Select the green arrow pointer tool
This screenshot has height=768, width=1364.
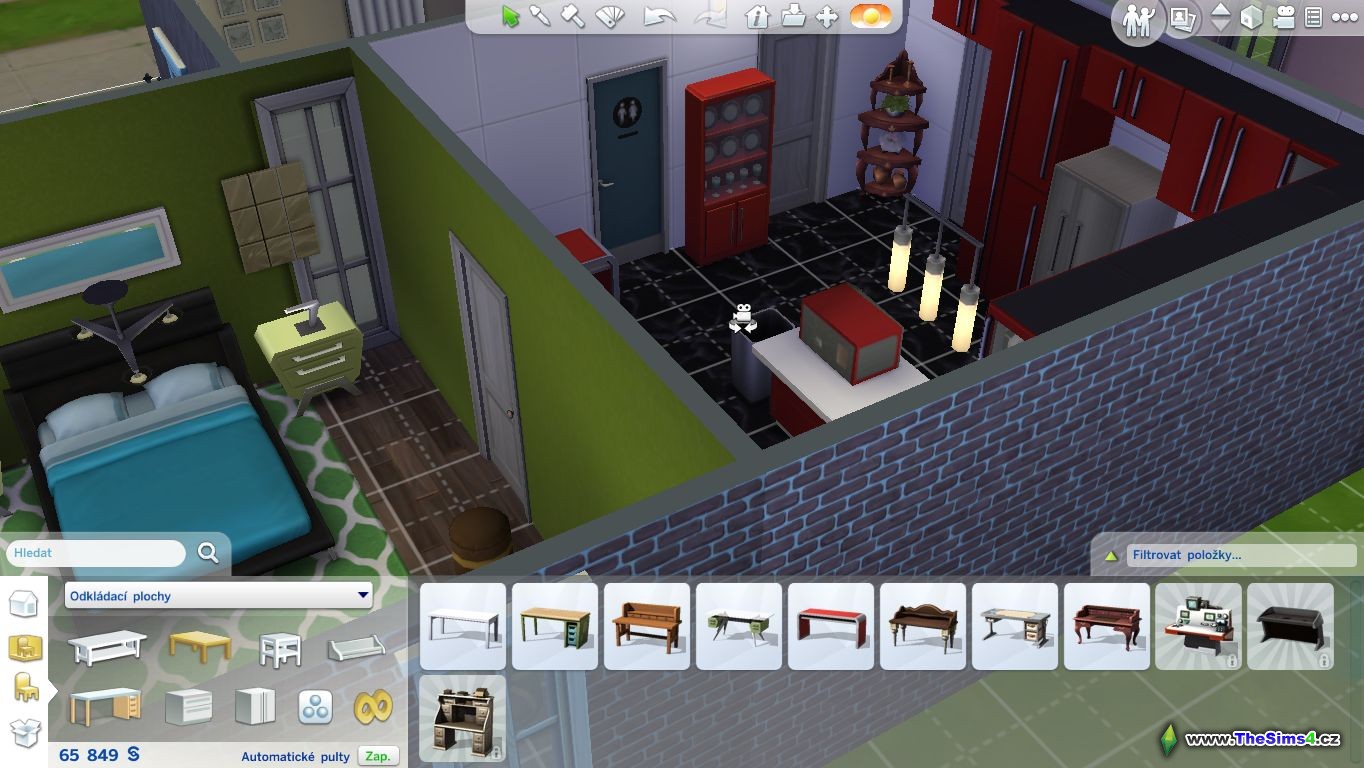click(x=511, y=17)
